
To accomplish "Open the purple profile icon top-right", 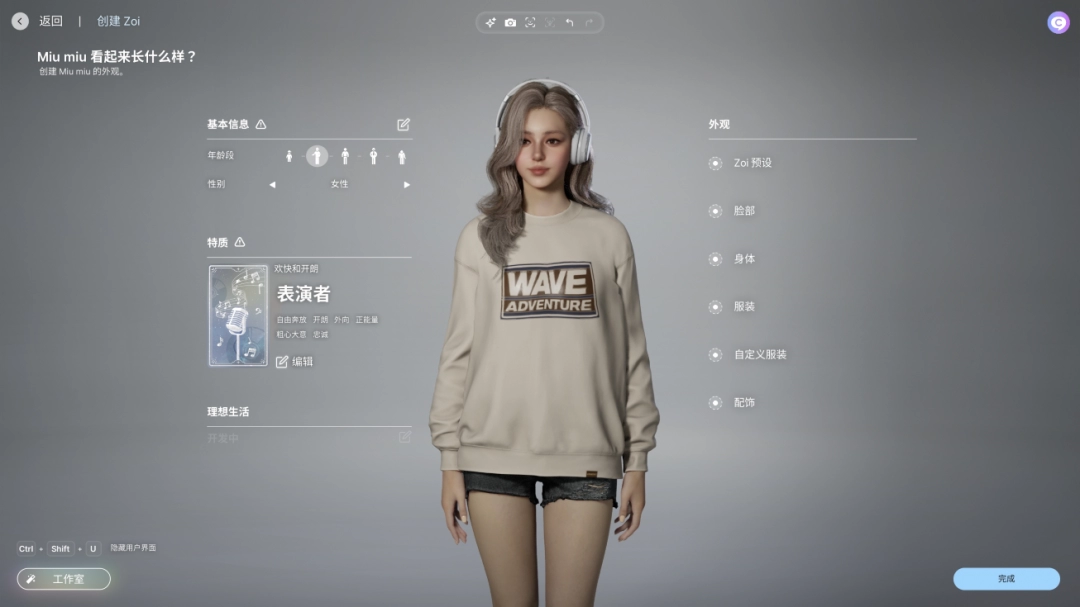I will point(1058,23).
